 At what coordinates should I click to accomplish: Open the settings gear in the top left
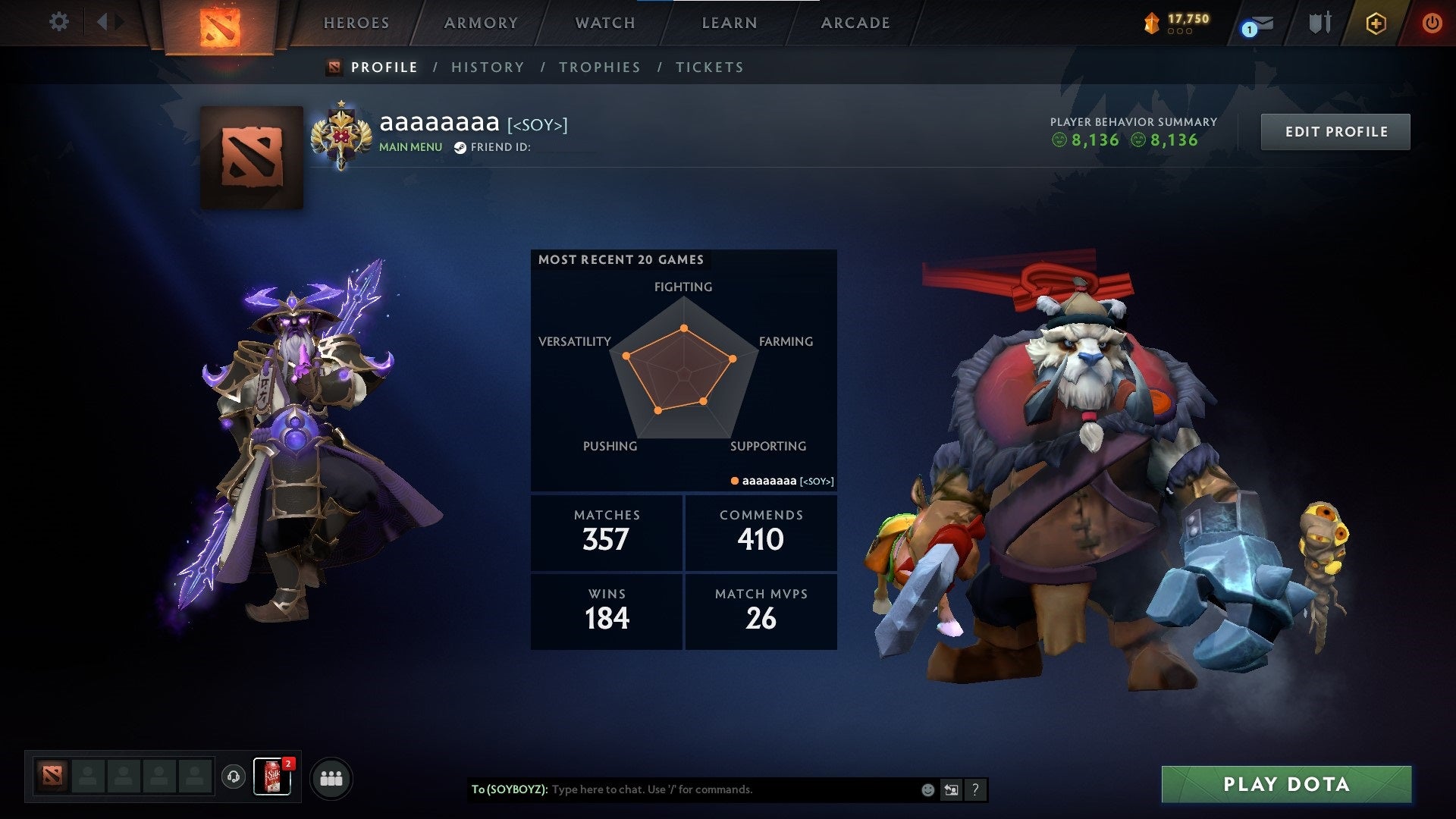pos(59,22)
